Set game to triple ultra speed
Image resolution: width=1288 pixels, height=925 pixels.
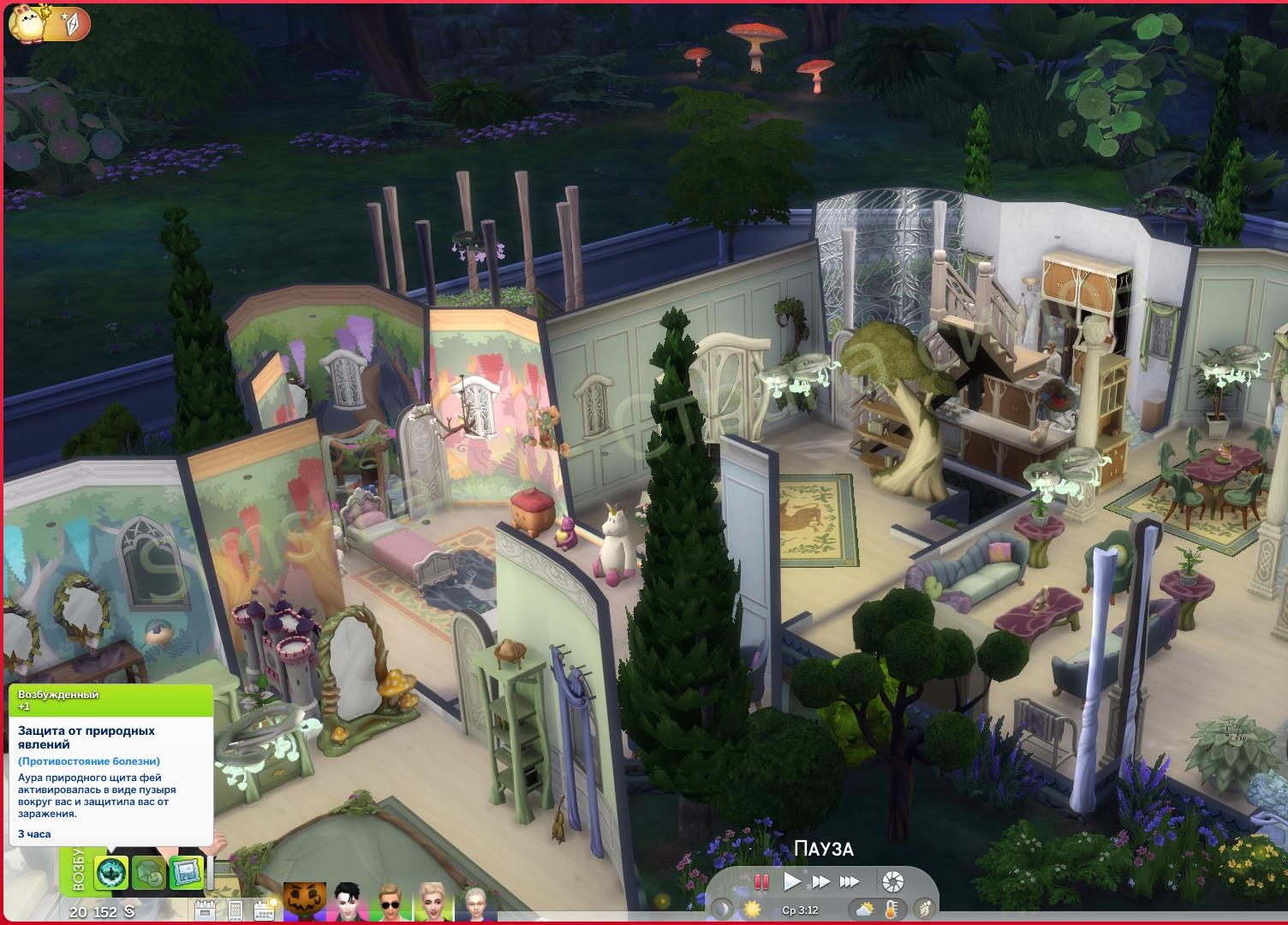click(x=850, y=881)
